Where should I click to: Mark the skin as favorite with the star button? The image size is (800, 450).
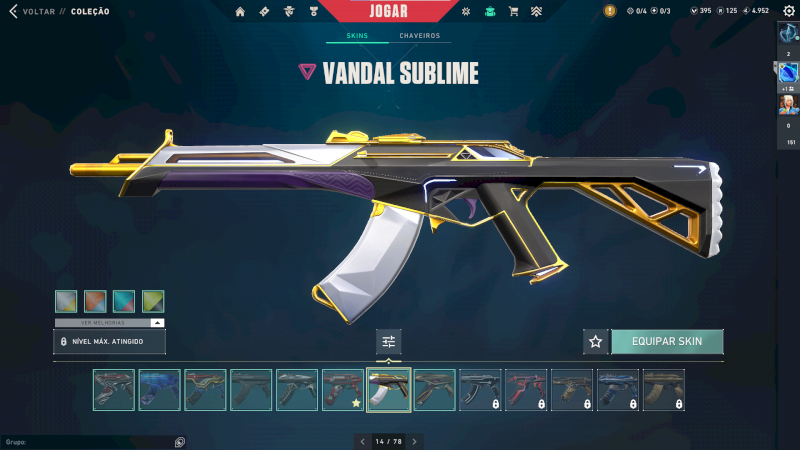click(x=596, y=341)
